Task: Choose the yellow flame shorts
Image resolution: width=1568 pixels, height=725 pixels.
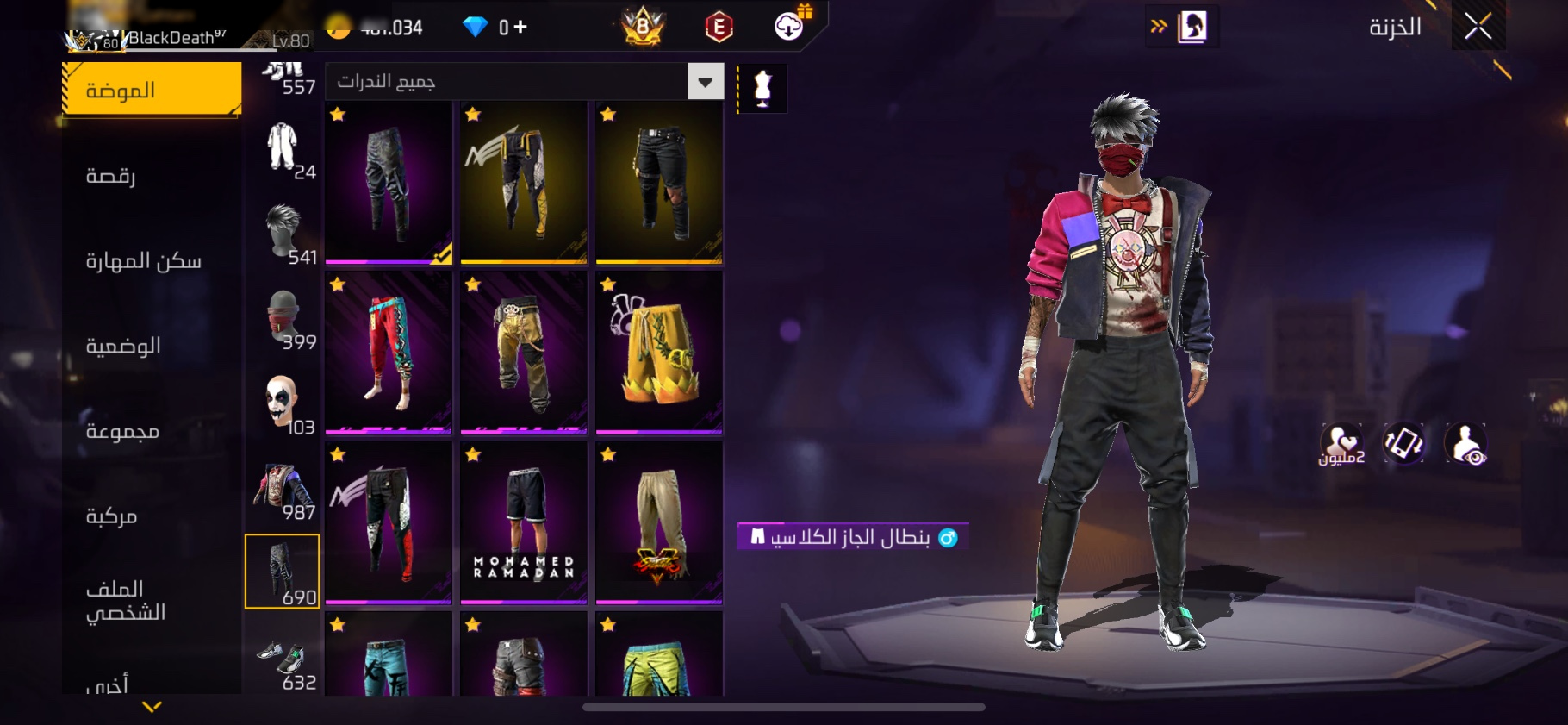Action: coord(659,351)
